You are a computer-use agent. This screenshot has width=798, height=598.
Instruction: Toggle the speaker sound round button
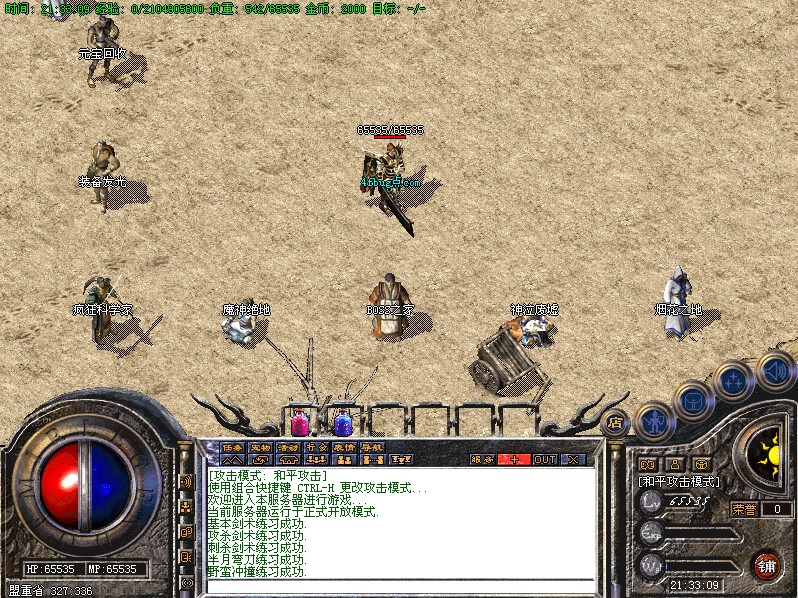(x=774, y=369)
